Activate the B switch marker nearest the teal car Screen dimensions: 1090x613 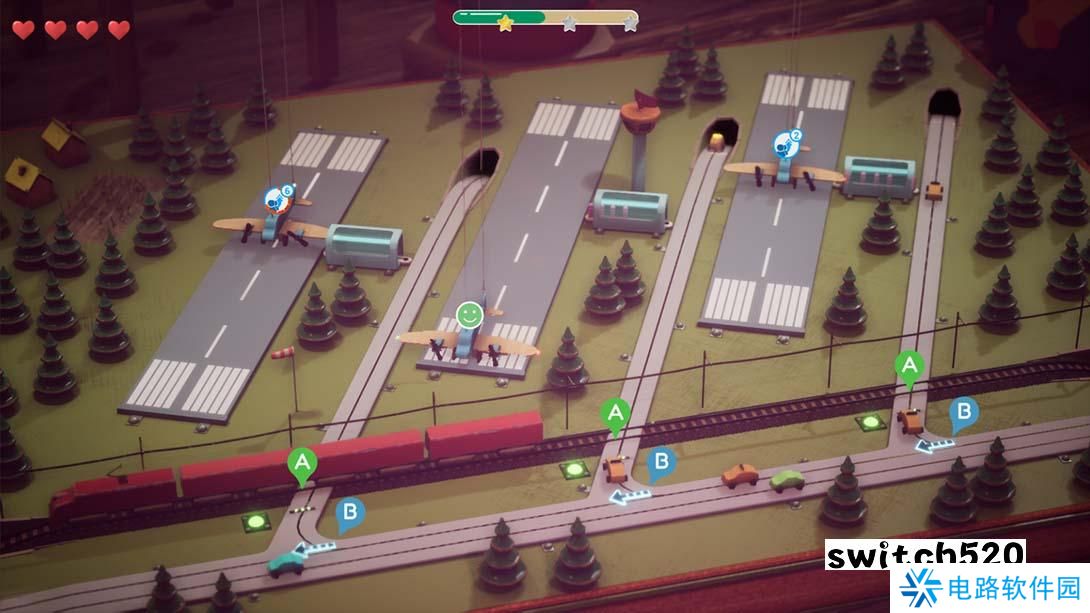(x=350, y=514)
